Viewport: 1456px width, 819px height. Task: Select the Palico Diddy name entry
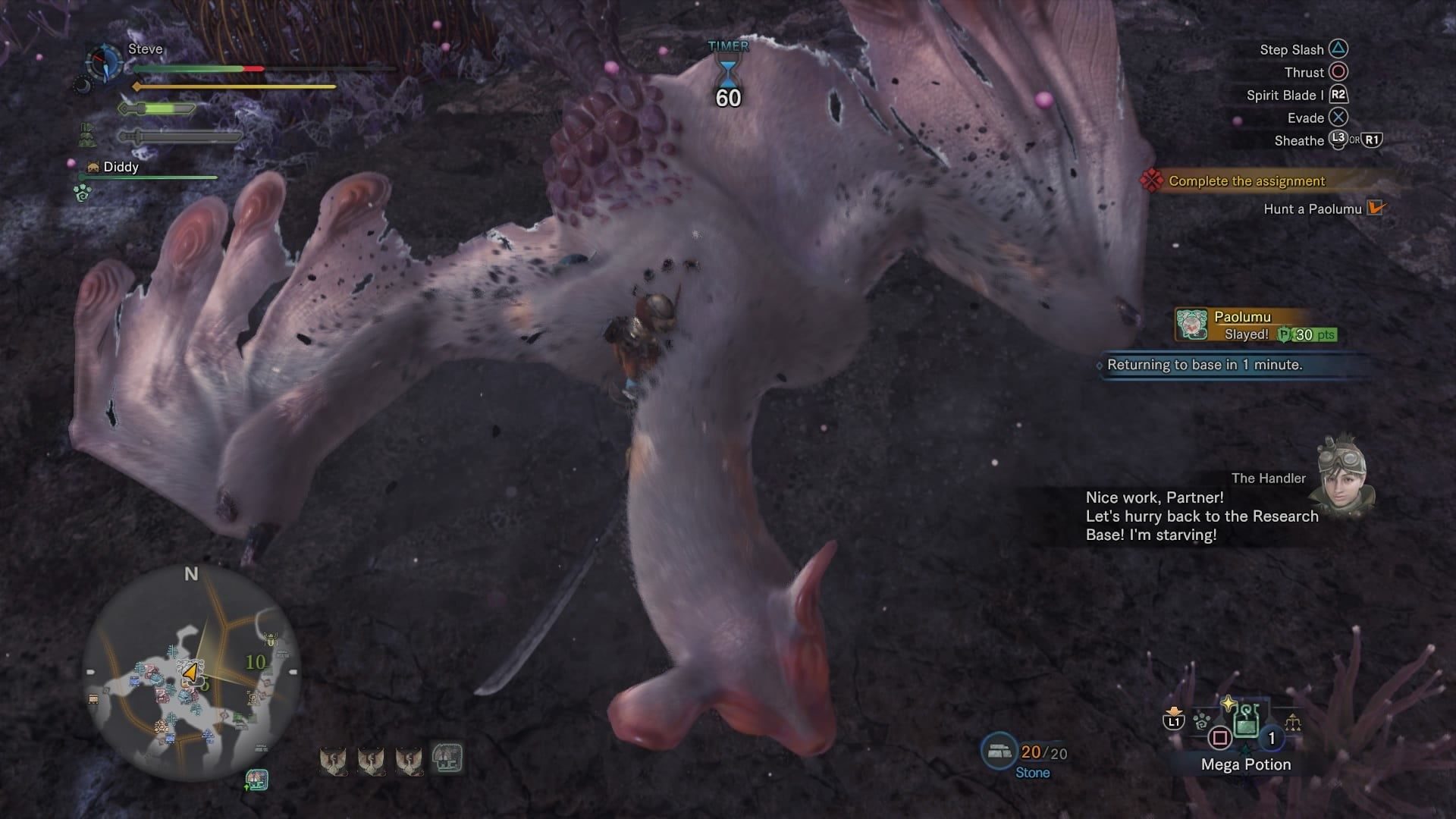click(x=121, y=167)
